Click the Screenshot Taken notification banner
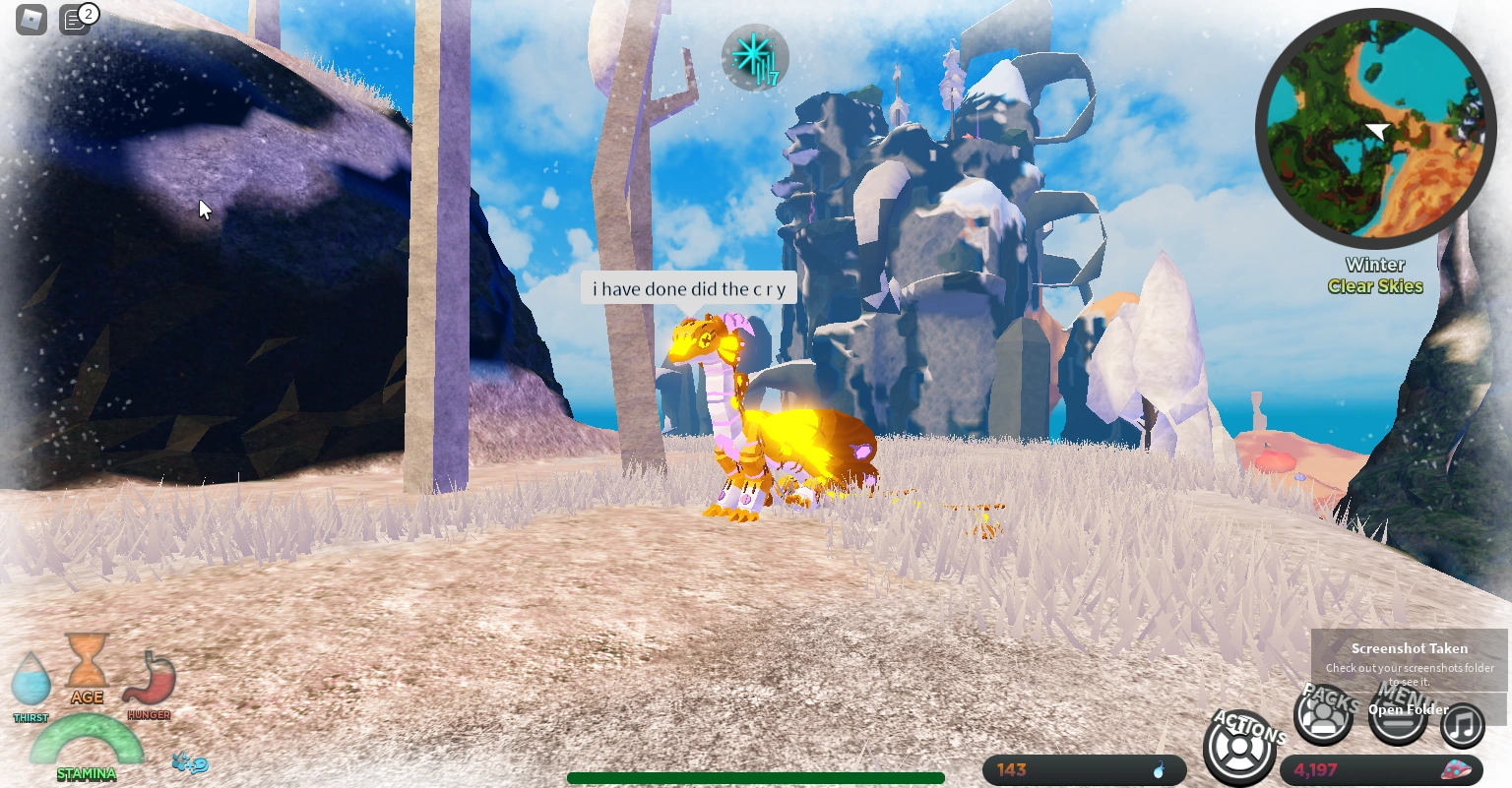This screenshot has height=788, width=1512. click(x=1408, y=649)
